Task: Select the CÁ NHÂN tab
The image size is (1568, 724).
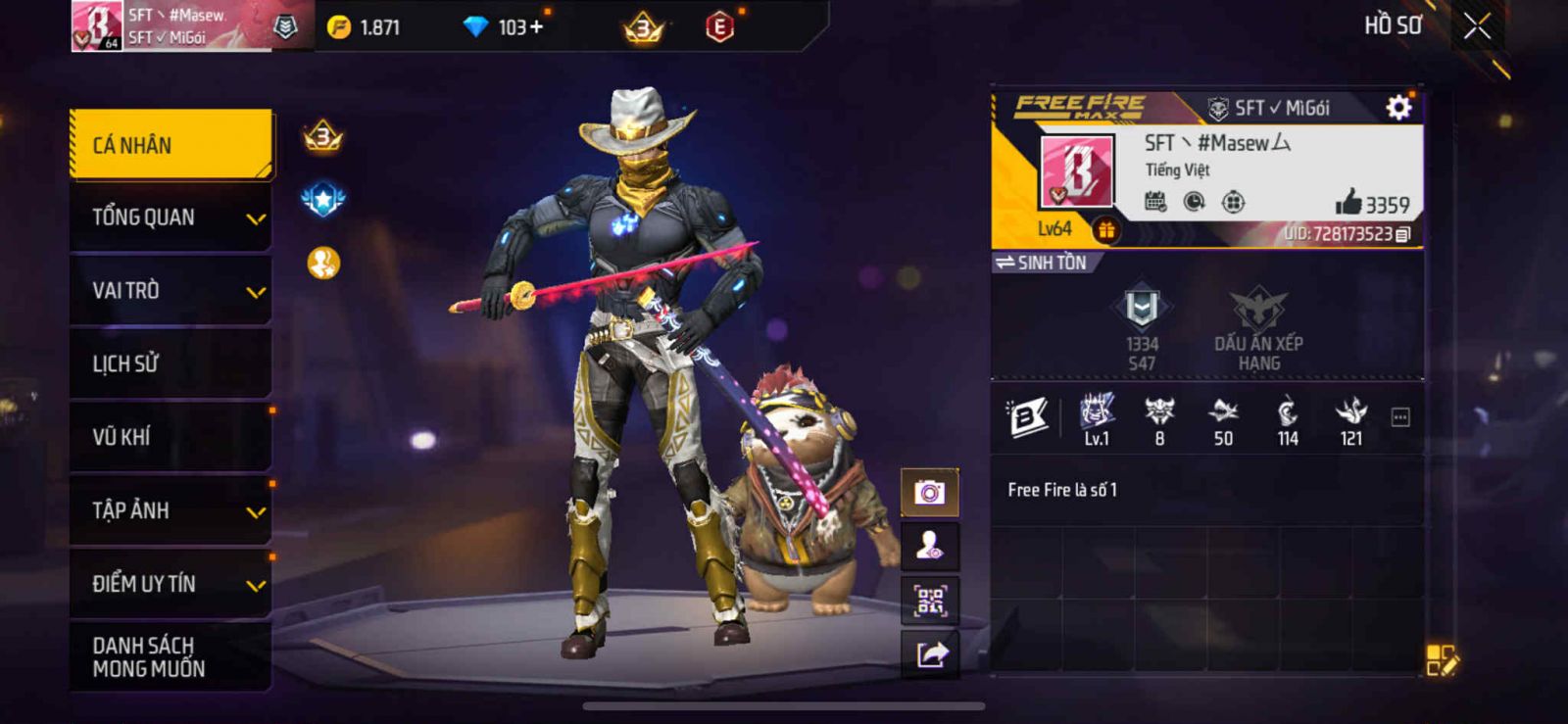Action: click(x=171, y=145)
